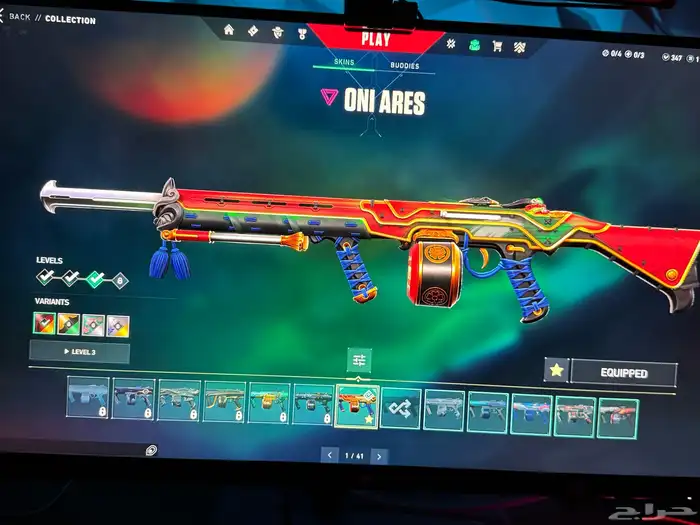This screenshot has height=525, width=700.
Task: Open the skin filter sliders icon
Action: pyautogui.click(x=360, y=360)
